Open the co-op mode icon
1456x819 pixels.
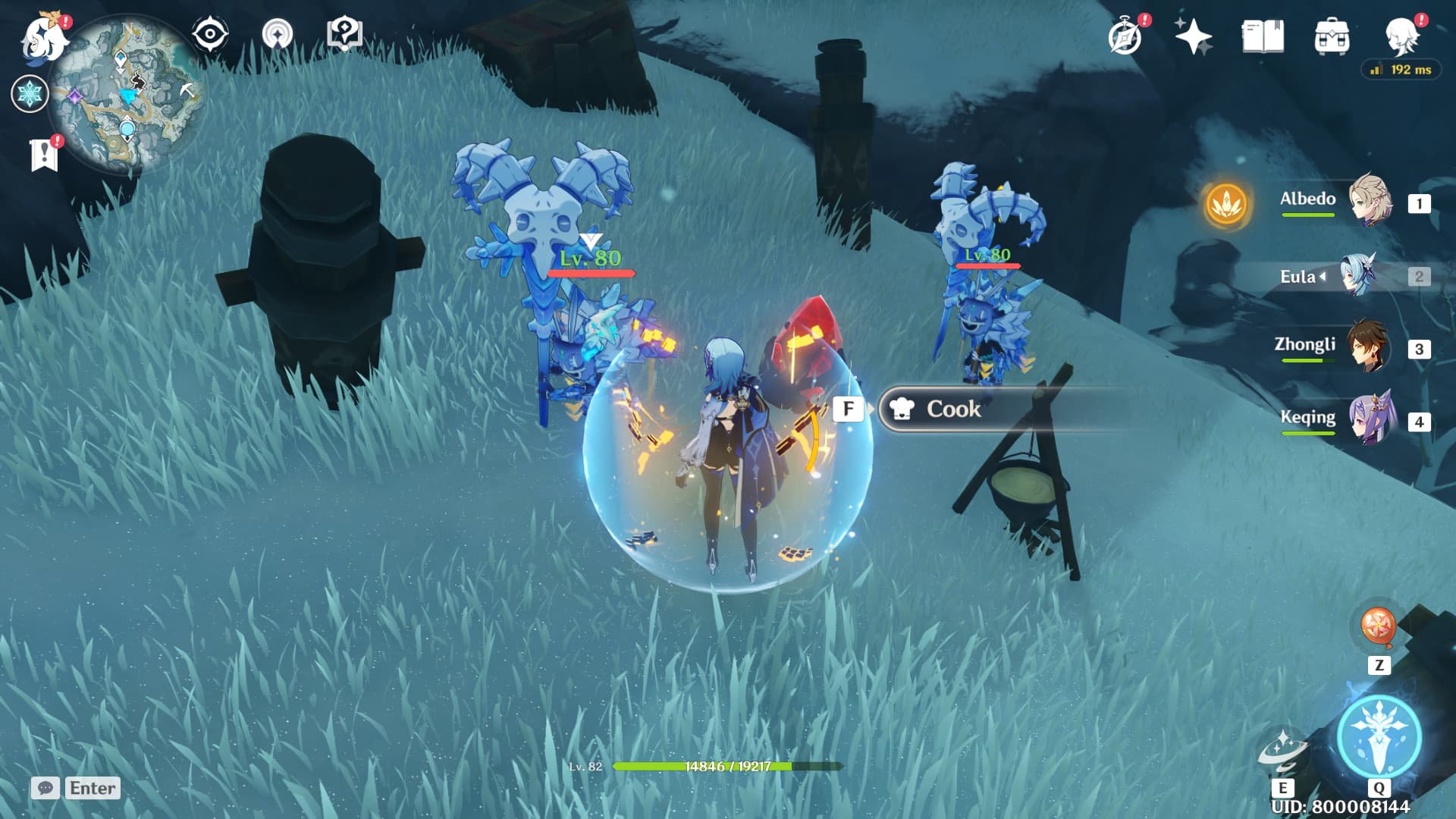pos(277,35)
